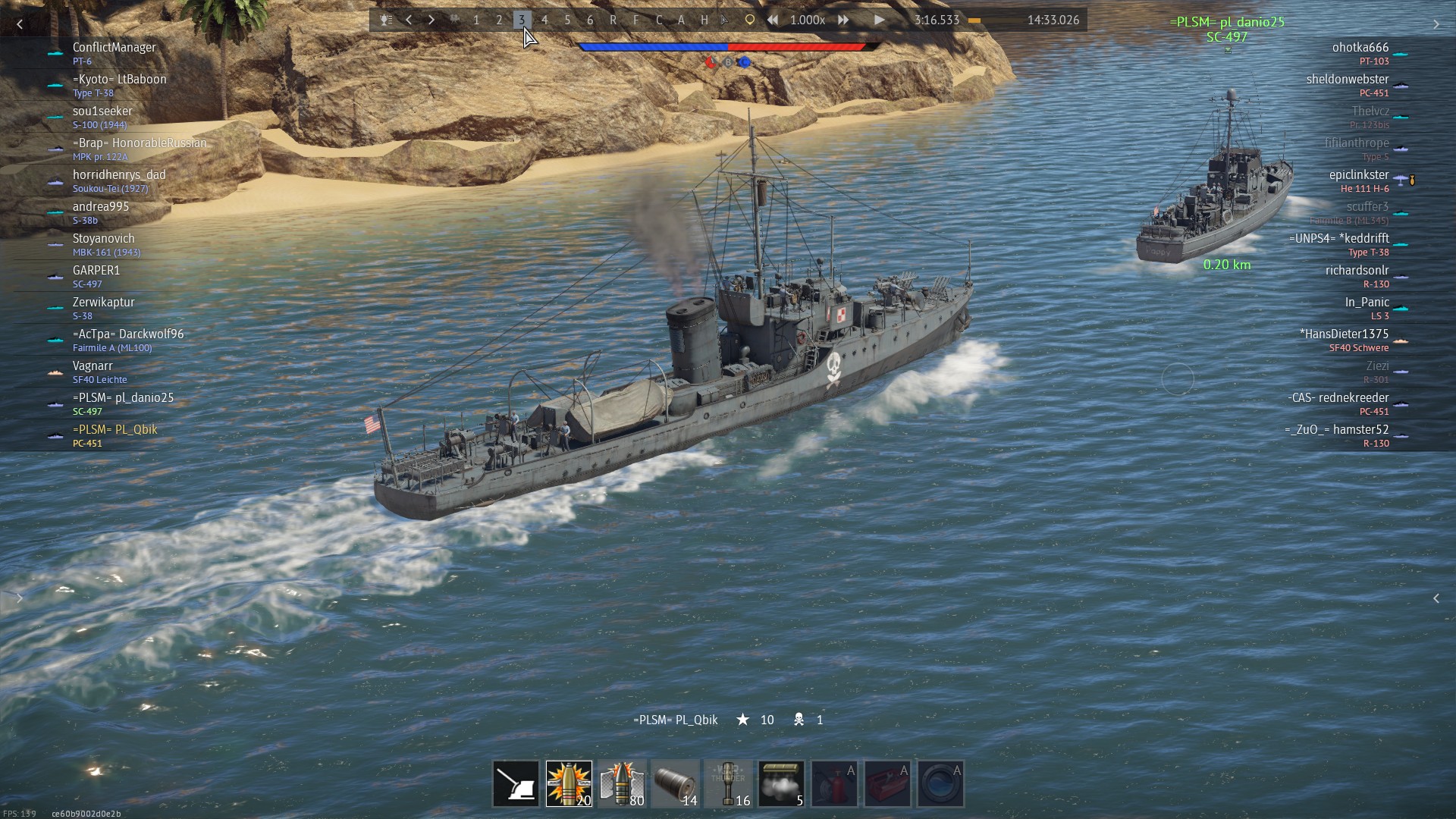
Task: Select the depth charge slot showing 14
Action: pos(675,783)
